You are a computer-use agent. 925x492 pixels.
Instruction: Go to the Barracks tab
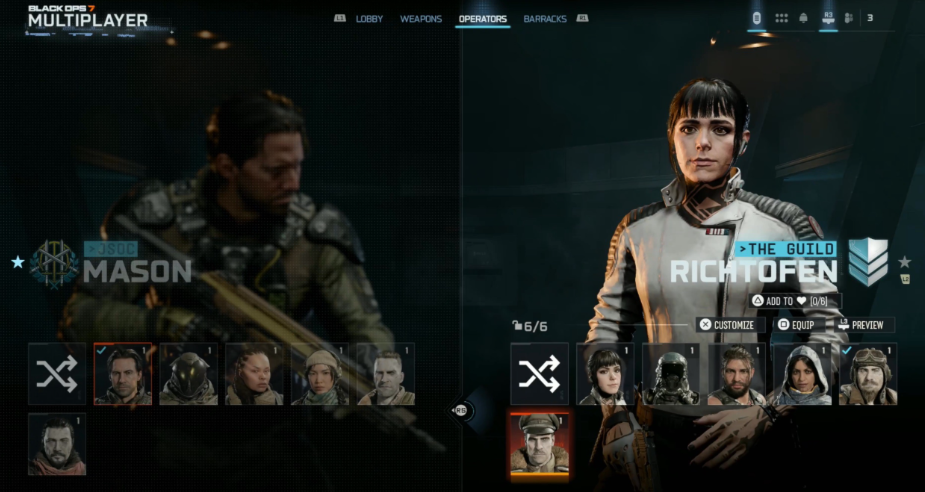[x=545, y=19]
